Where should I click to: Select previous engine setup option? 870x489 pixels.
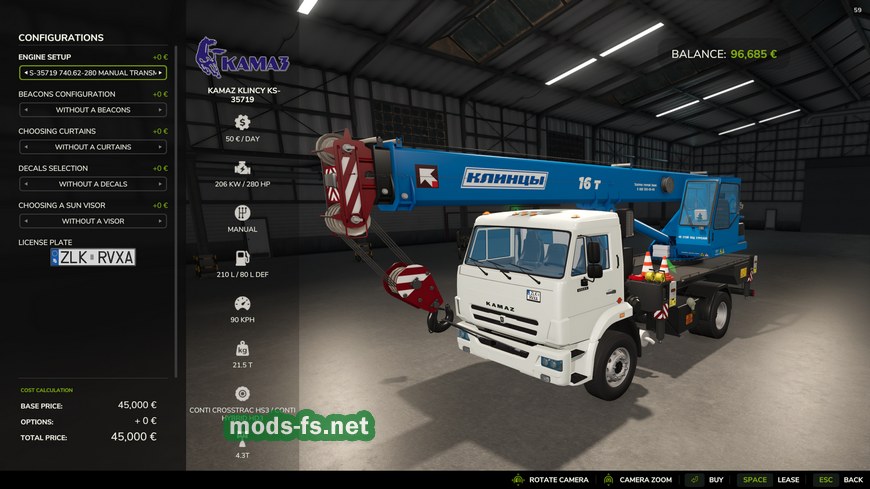tap(25, 73)
